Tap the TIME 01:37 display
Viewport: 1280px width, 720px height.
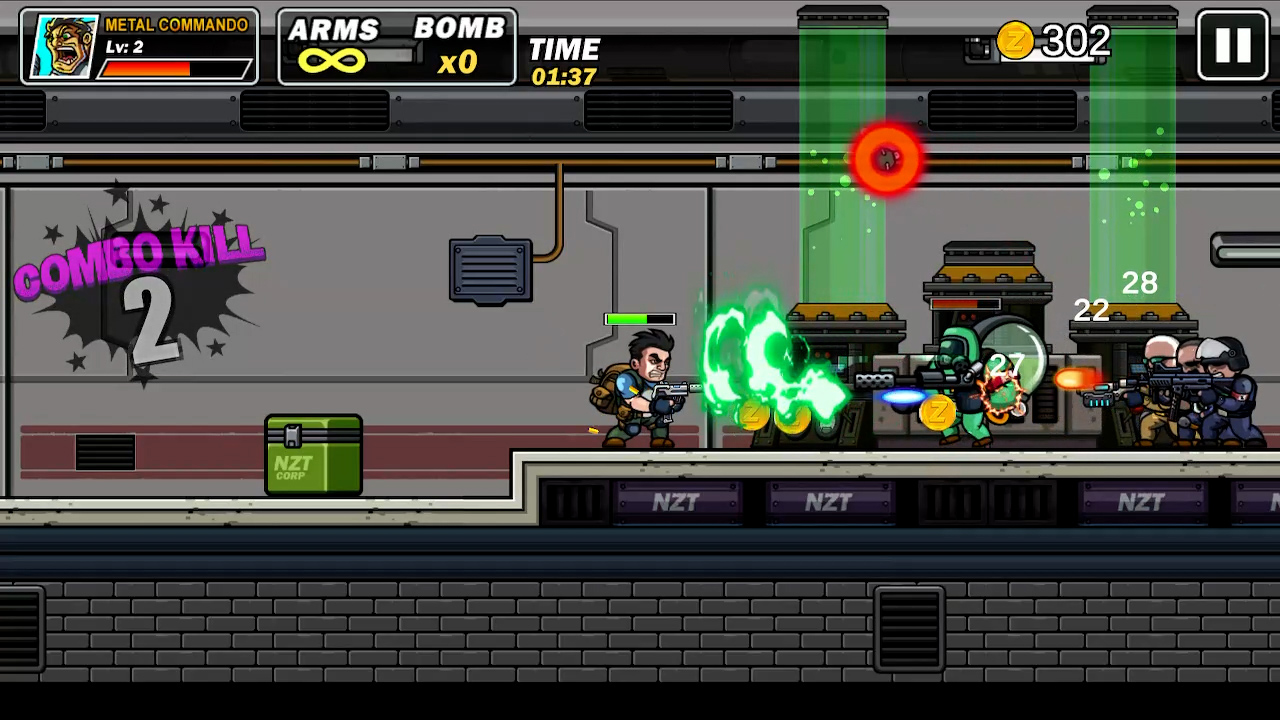tap(564, 62)
